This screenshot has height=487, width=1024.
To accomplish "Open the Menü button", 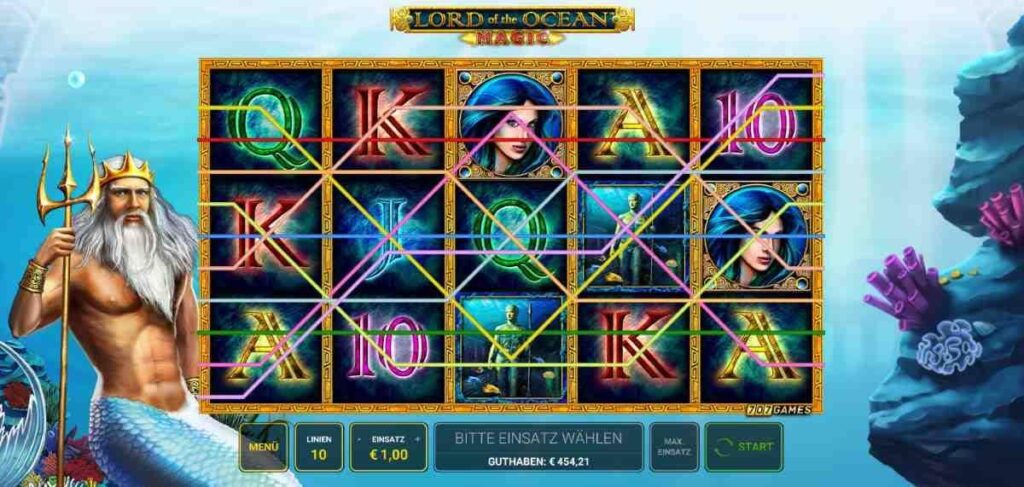I will point(263,446).
